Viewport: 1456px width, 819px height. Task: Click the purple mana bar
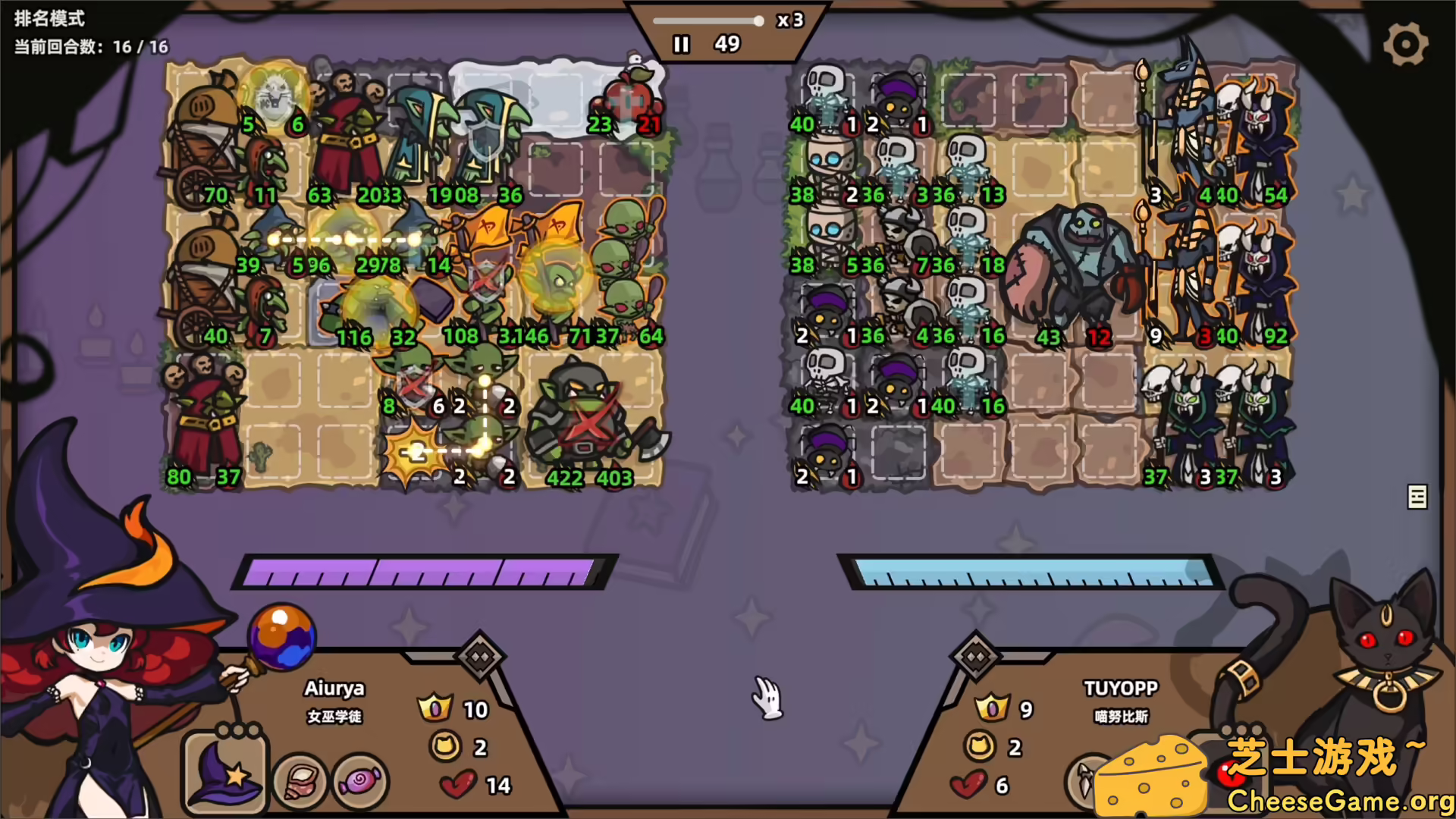(425, 571)
